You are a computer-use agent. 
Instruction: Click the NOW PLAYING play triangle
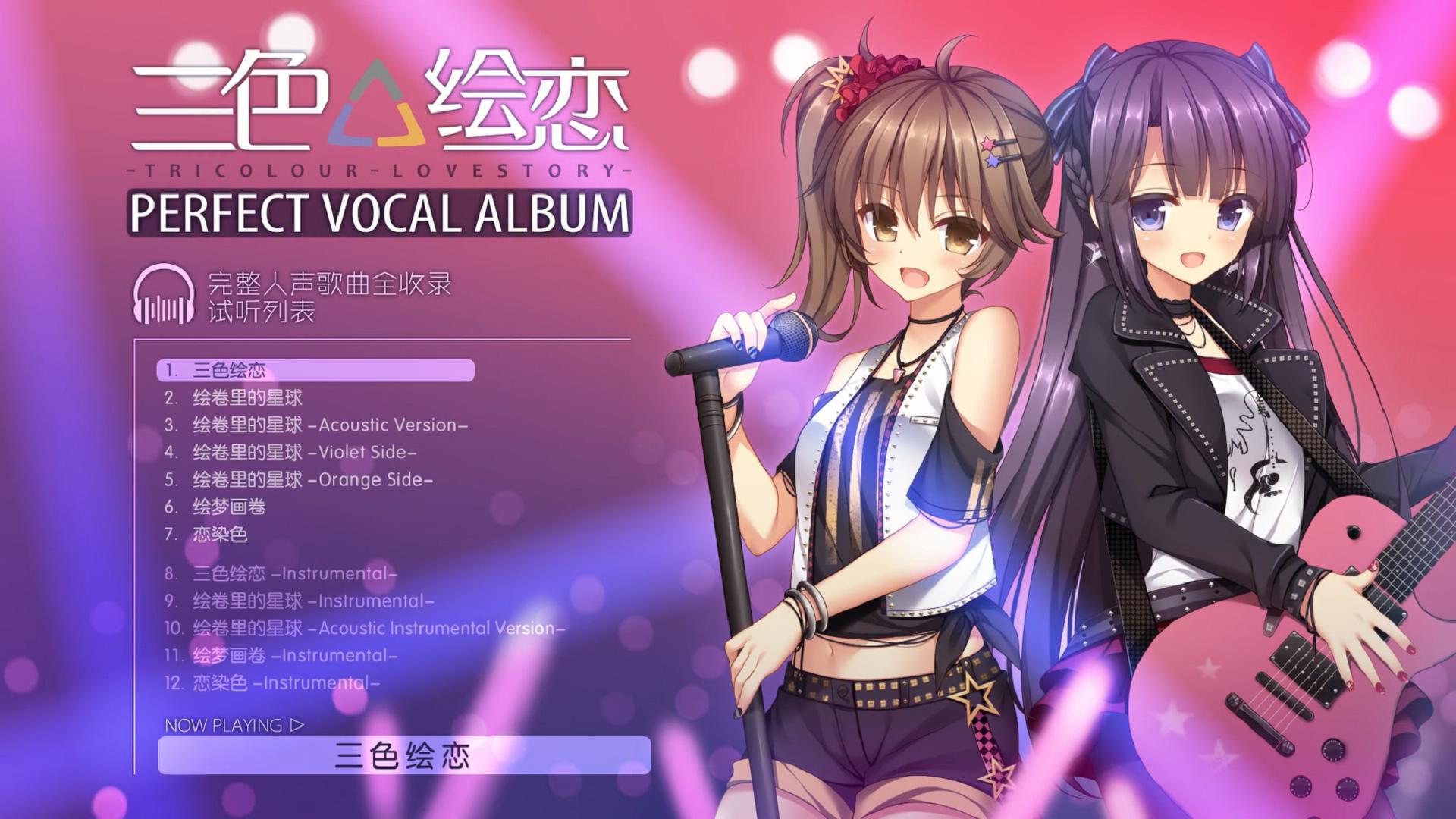coord(296,724)
